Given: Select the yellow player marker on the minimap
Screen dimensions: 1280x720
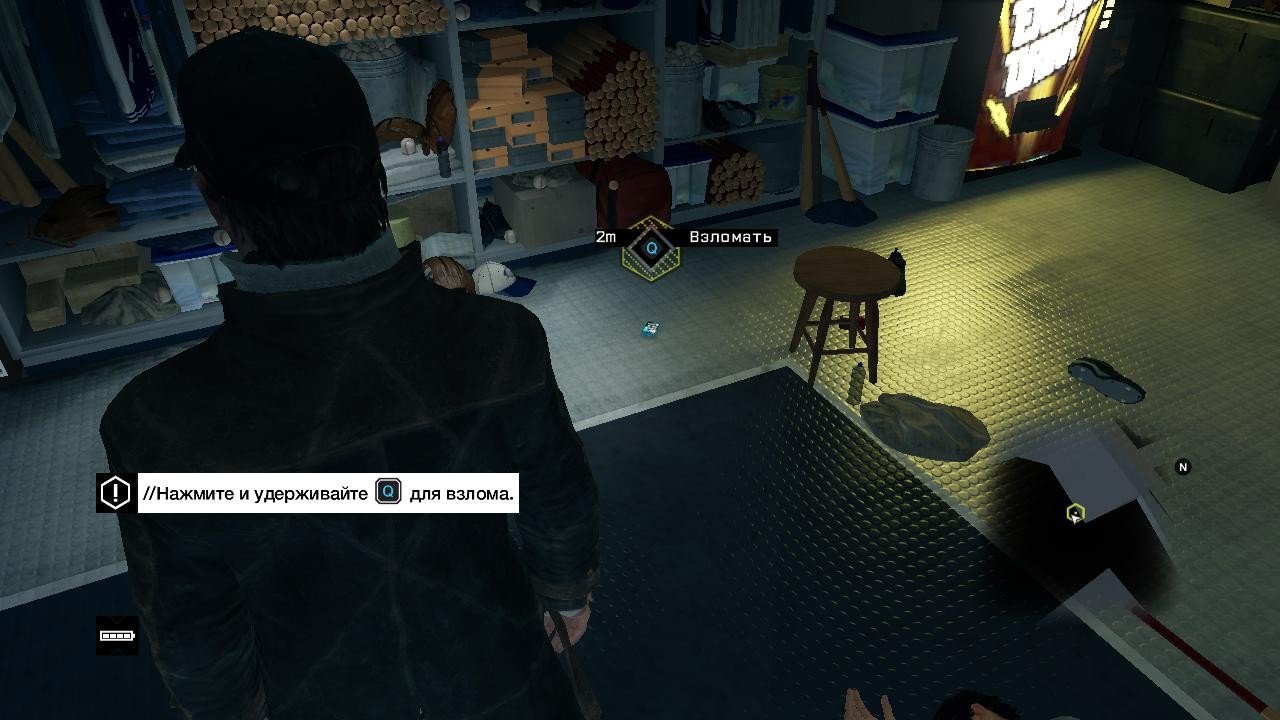Looking at the screenshot, I should (x=1075, y=511).
